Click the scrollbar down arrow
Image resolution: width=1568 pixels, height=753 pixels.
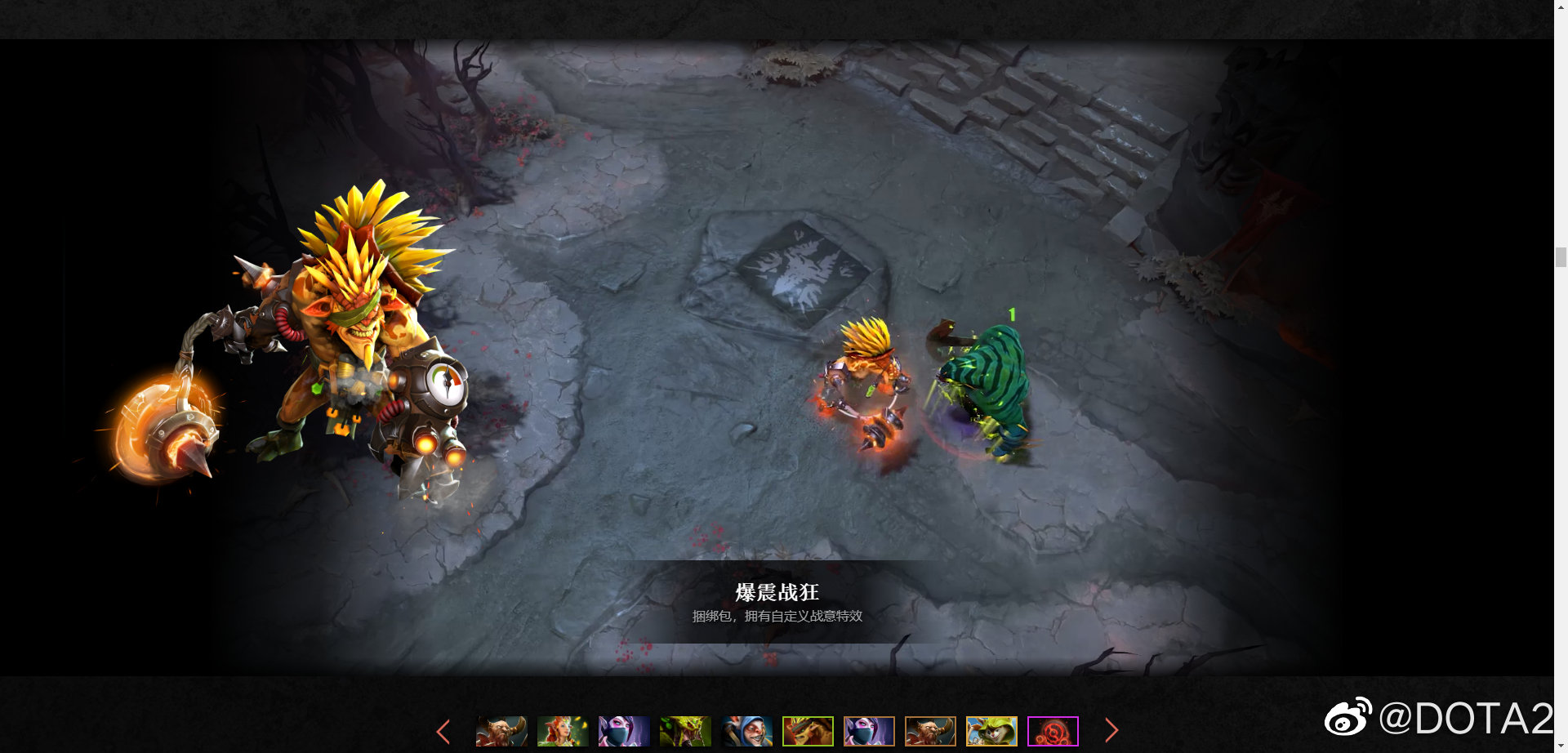pyautogui.click(x=1561, y=744)
